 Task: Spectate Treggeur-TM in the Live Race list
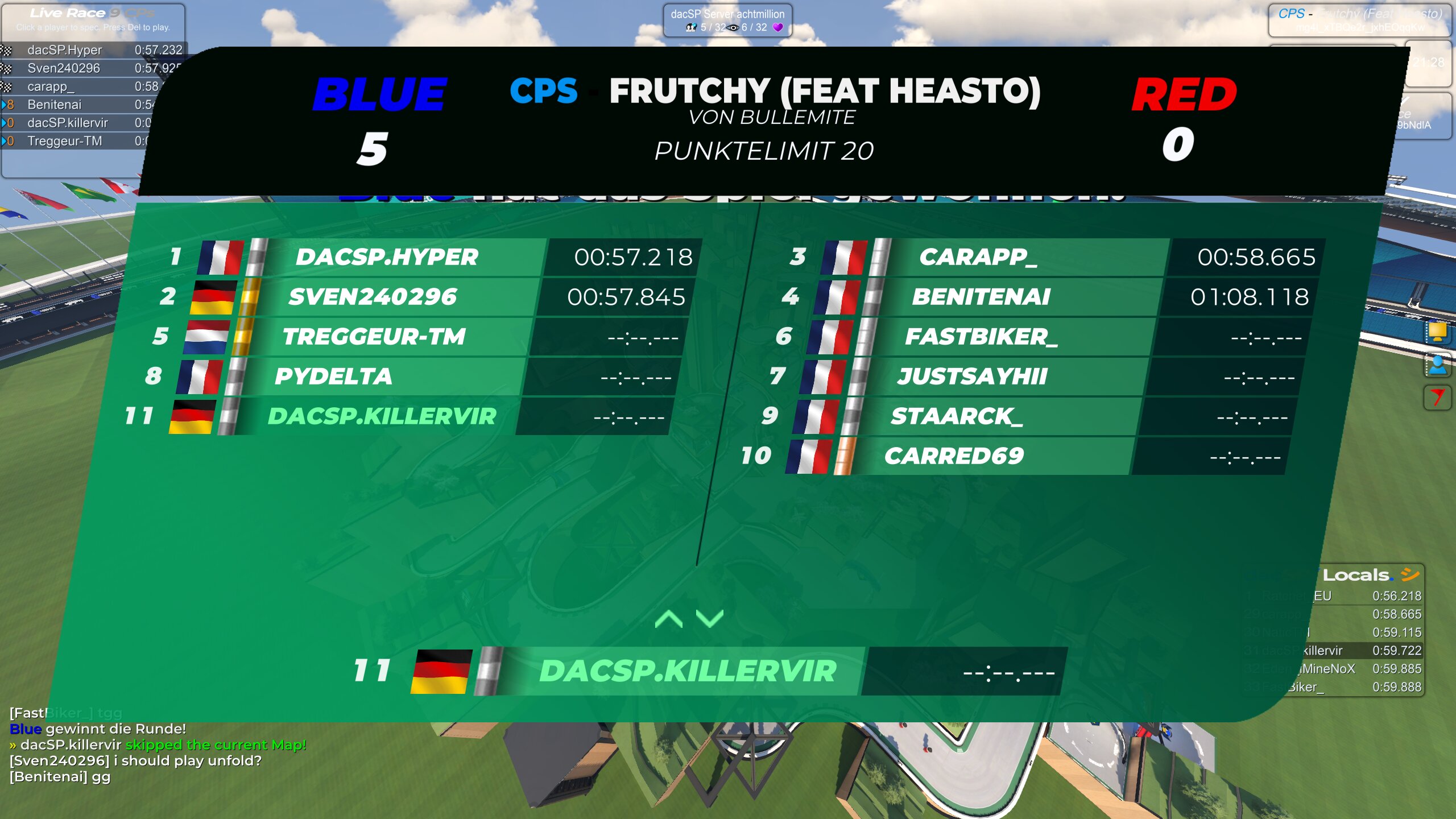pyautogui.click(x=65, y=141)
